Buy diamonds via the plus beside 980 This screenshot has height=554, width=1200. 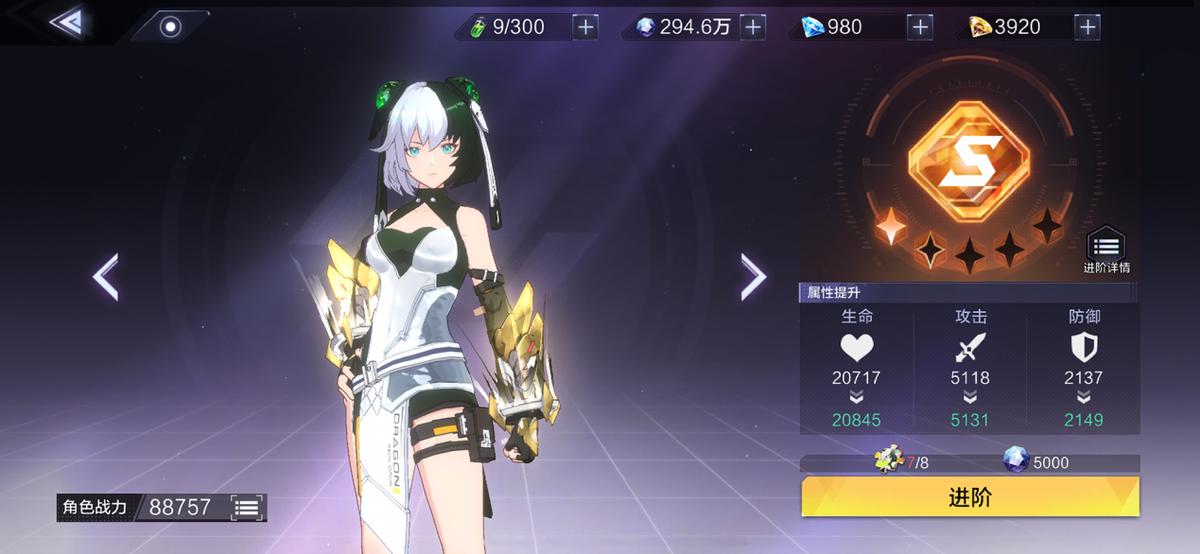tap(919, 27)
